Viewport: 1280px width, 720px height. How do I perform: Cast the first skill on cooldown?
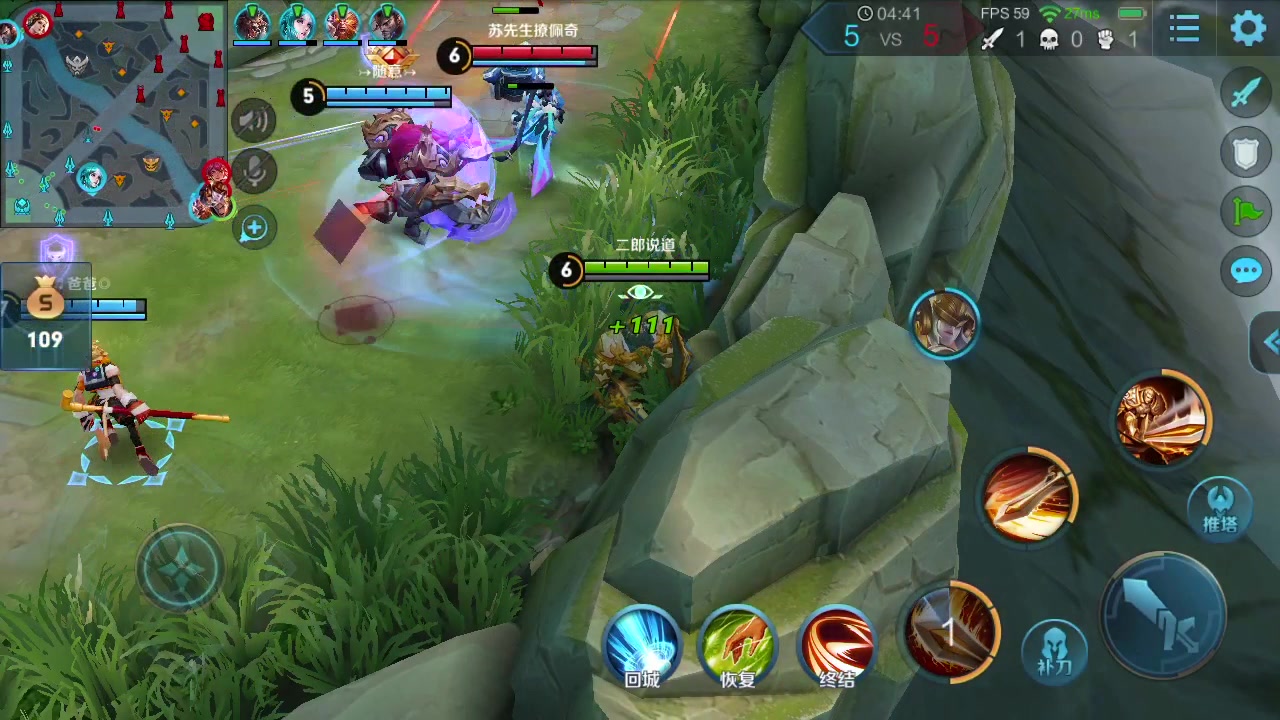(950, 631)
